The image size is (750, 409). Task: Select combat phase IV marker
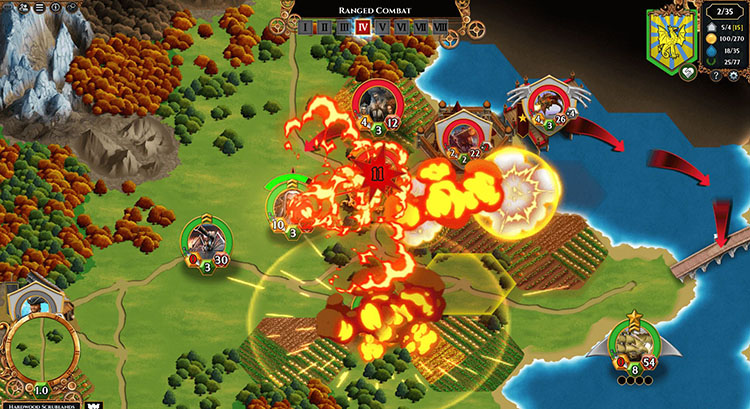point(363,27)
